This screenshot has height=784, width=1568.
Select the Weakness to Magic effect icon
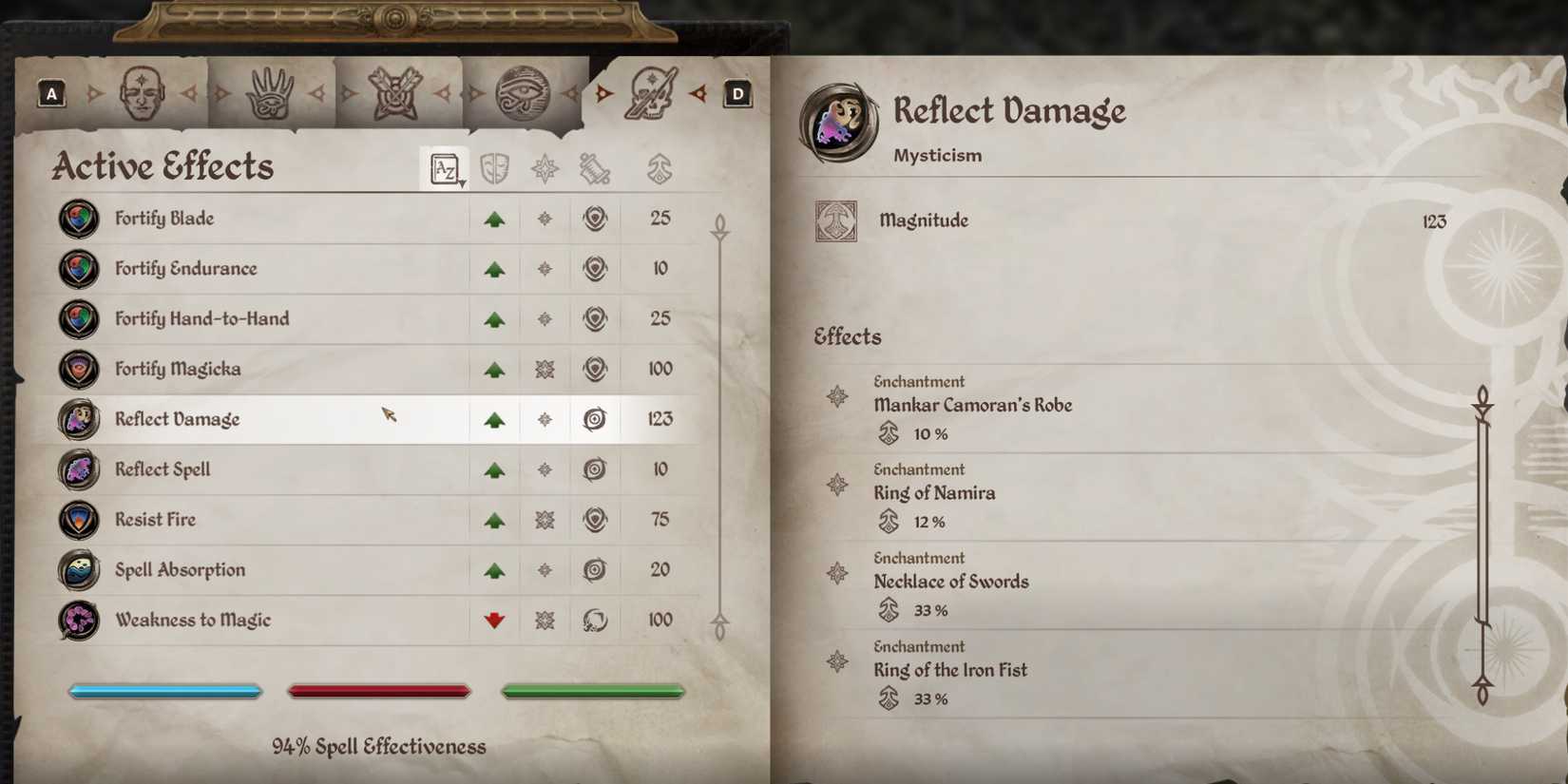pyautogui.click(x=78, y=620)
